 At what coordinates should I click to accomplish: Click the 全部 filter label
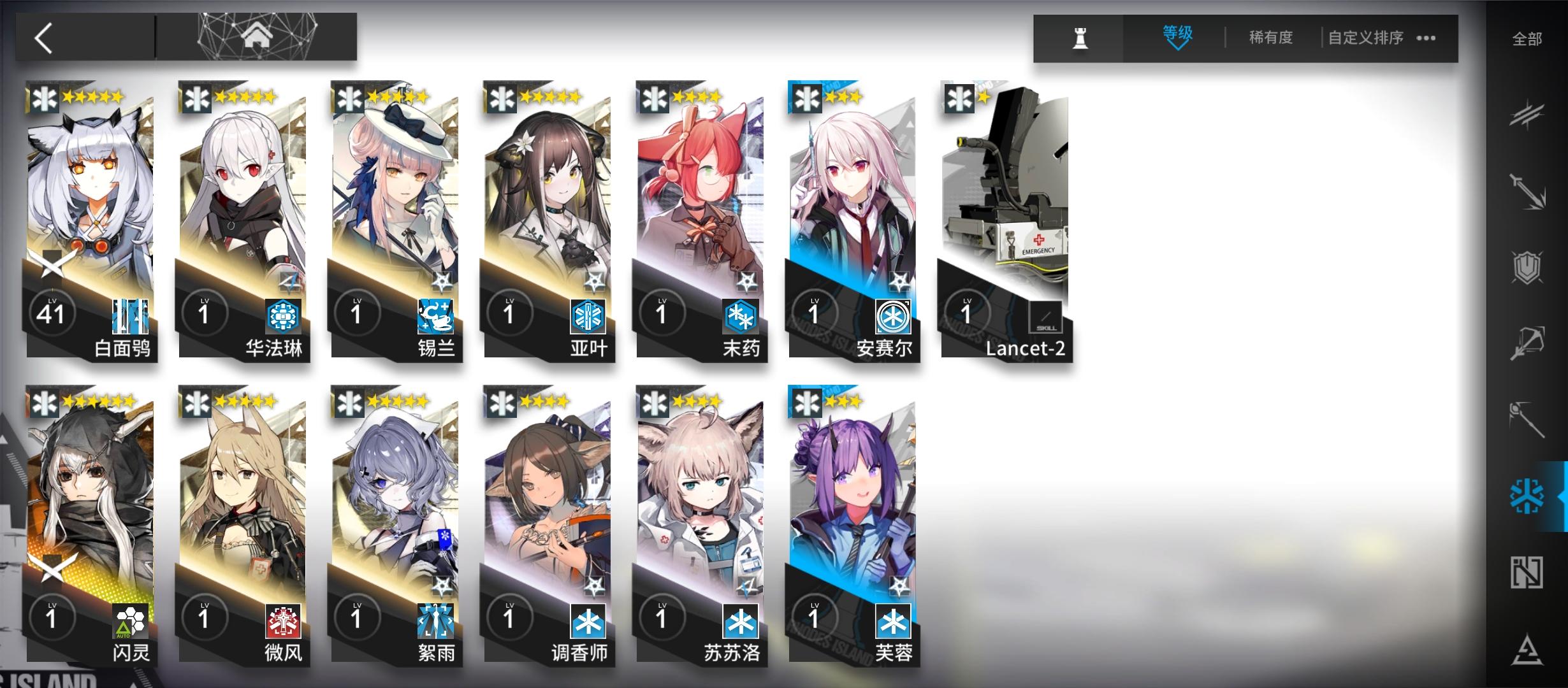[x=1526, y=38]
